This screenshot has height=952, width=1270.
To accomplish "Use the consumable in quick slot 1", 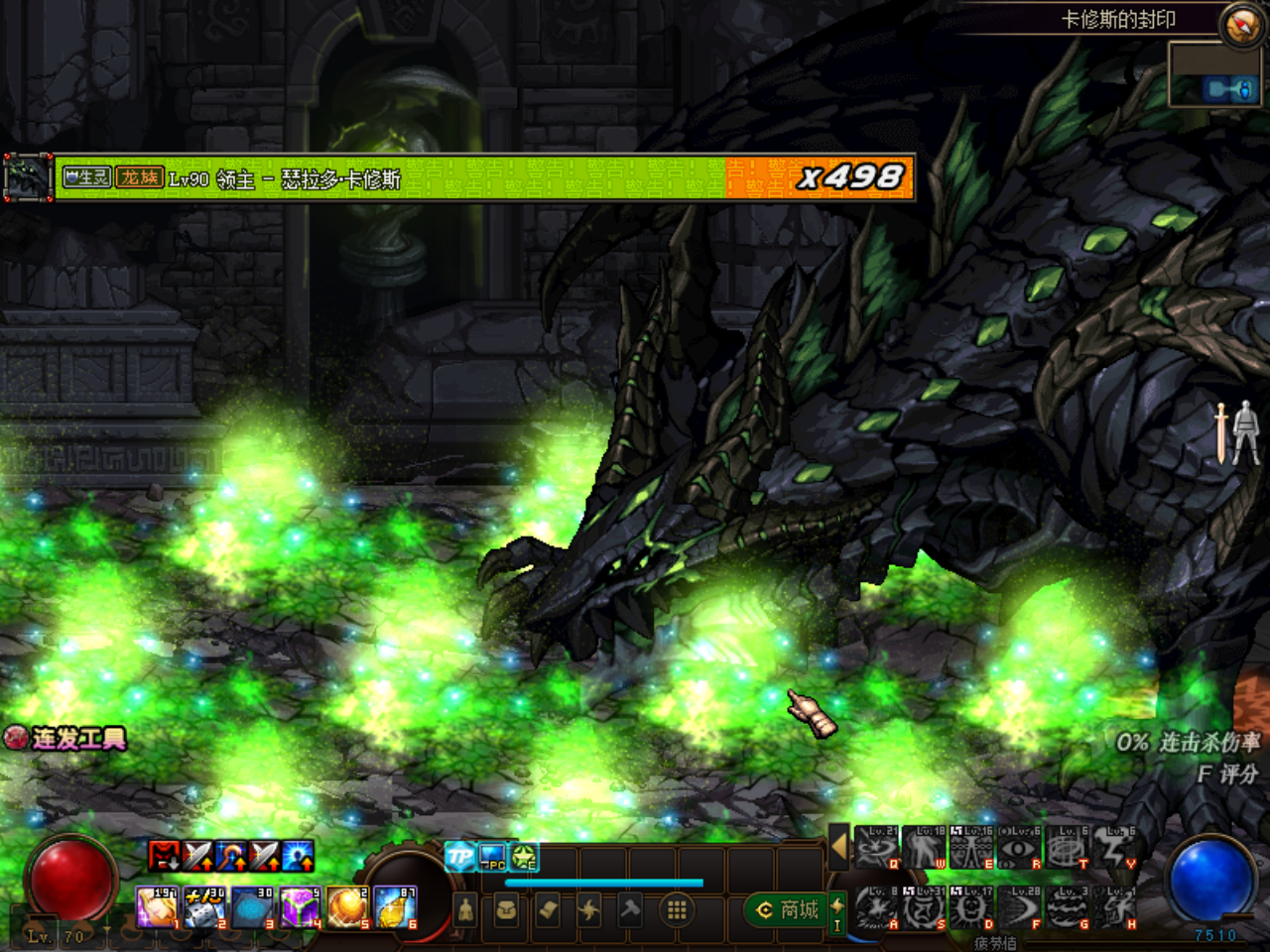I will [157, 907].
